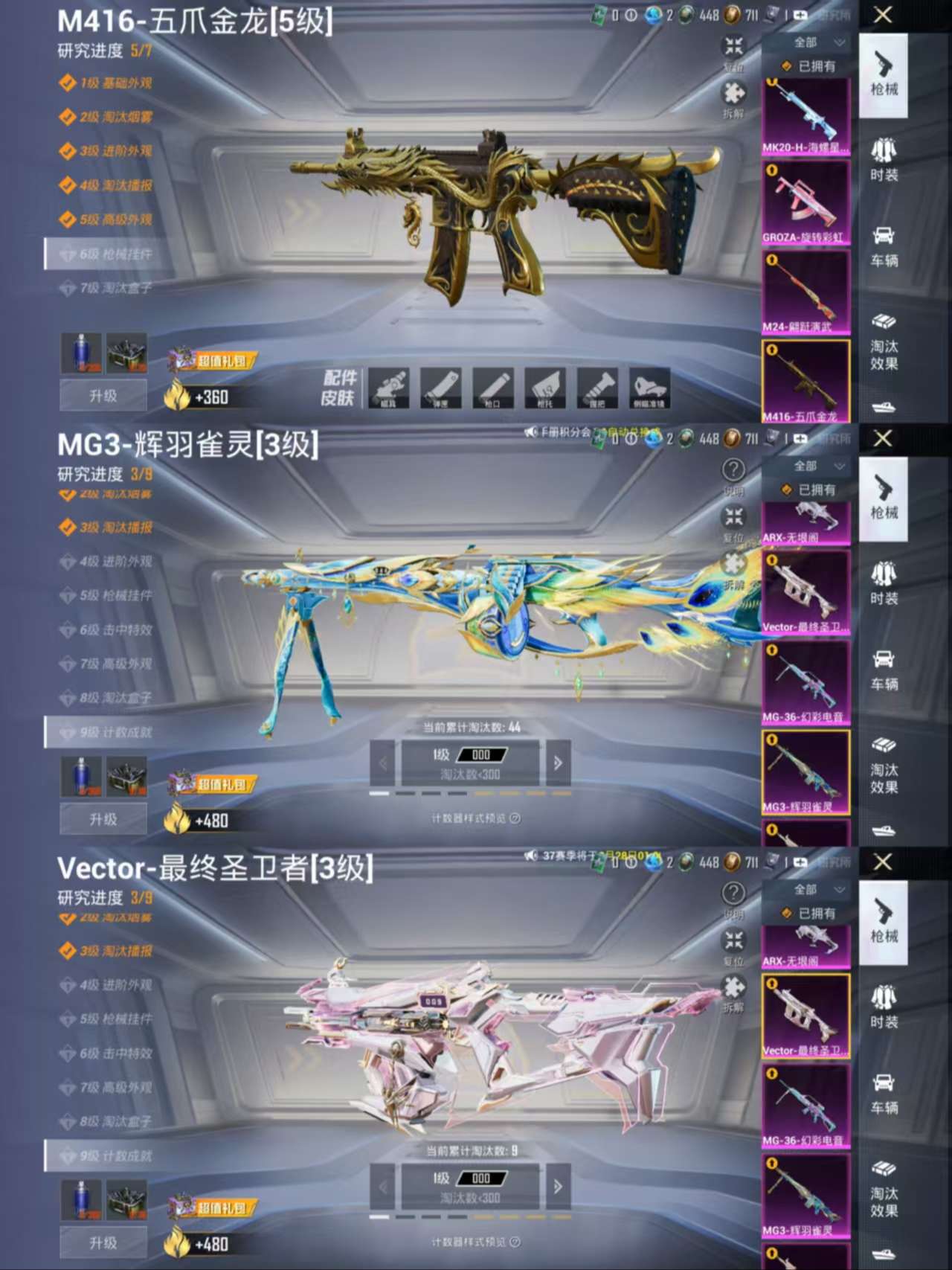Image resolution: width=952 pixels, height=1270 pixels.
Task: Select the 瞄具 scope attachment skin icon
Action: pyautogui.click(x=390, y=387)
